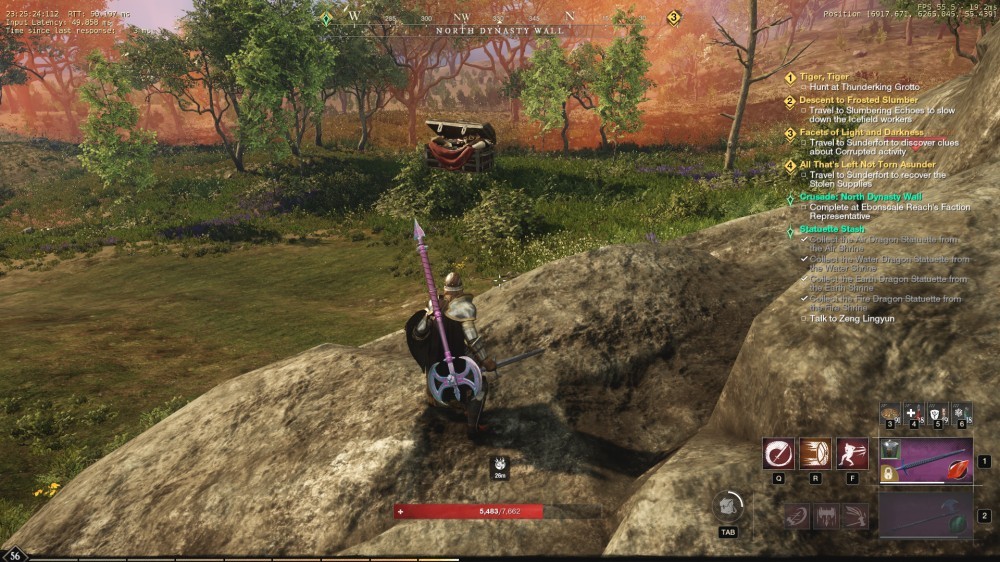This screenshot has height=562, width=1000.
Task: Use the snowflake-marked consumable potion
Action: 960,412
